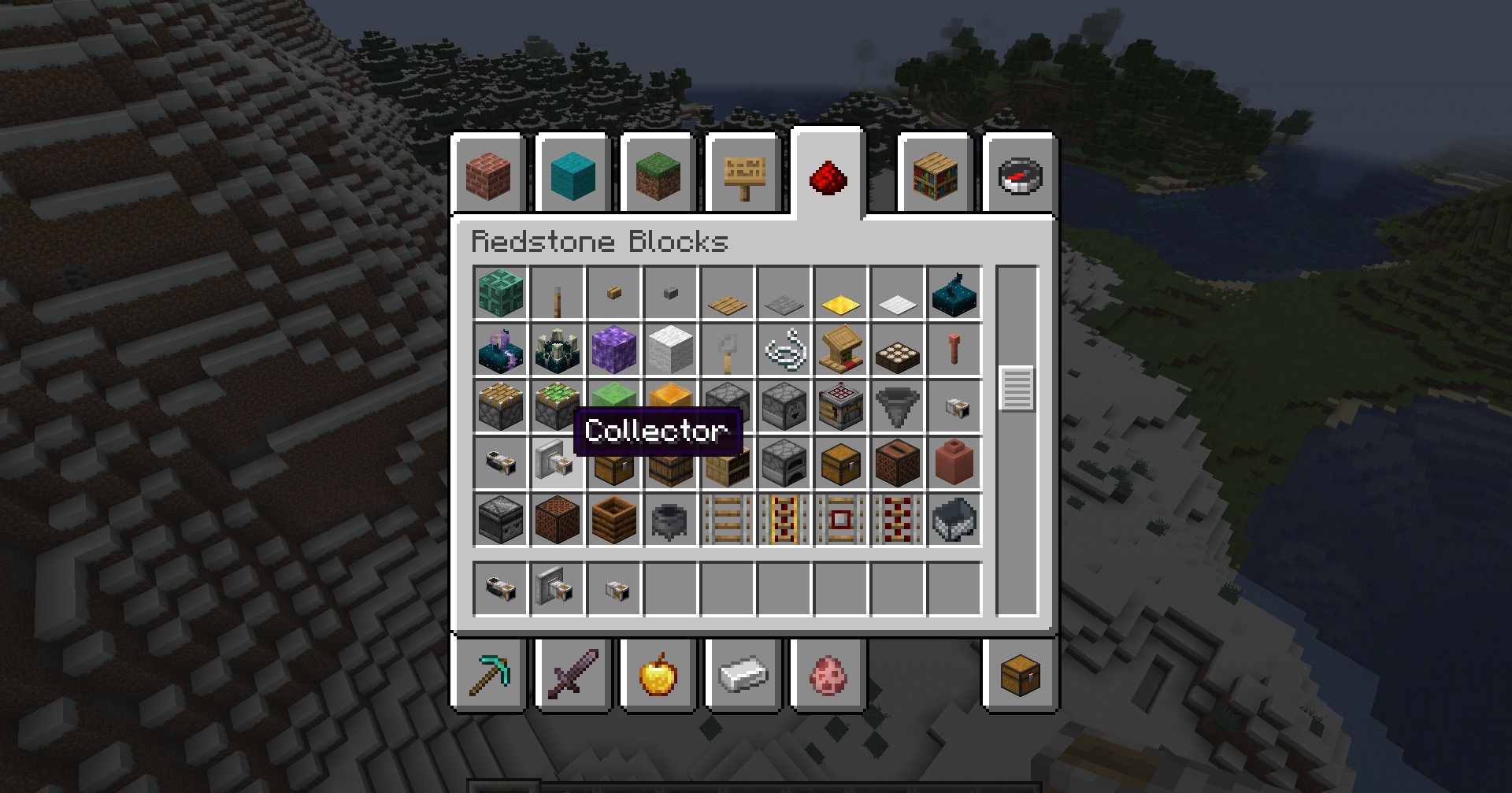
Task: Select the jukebox block
Action: click(x=898, y=463)
